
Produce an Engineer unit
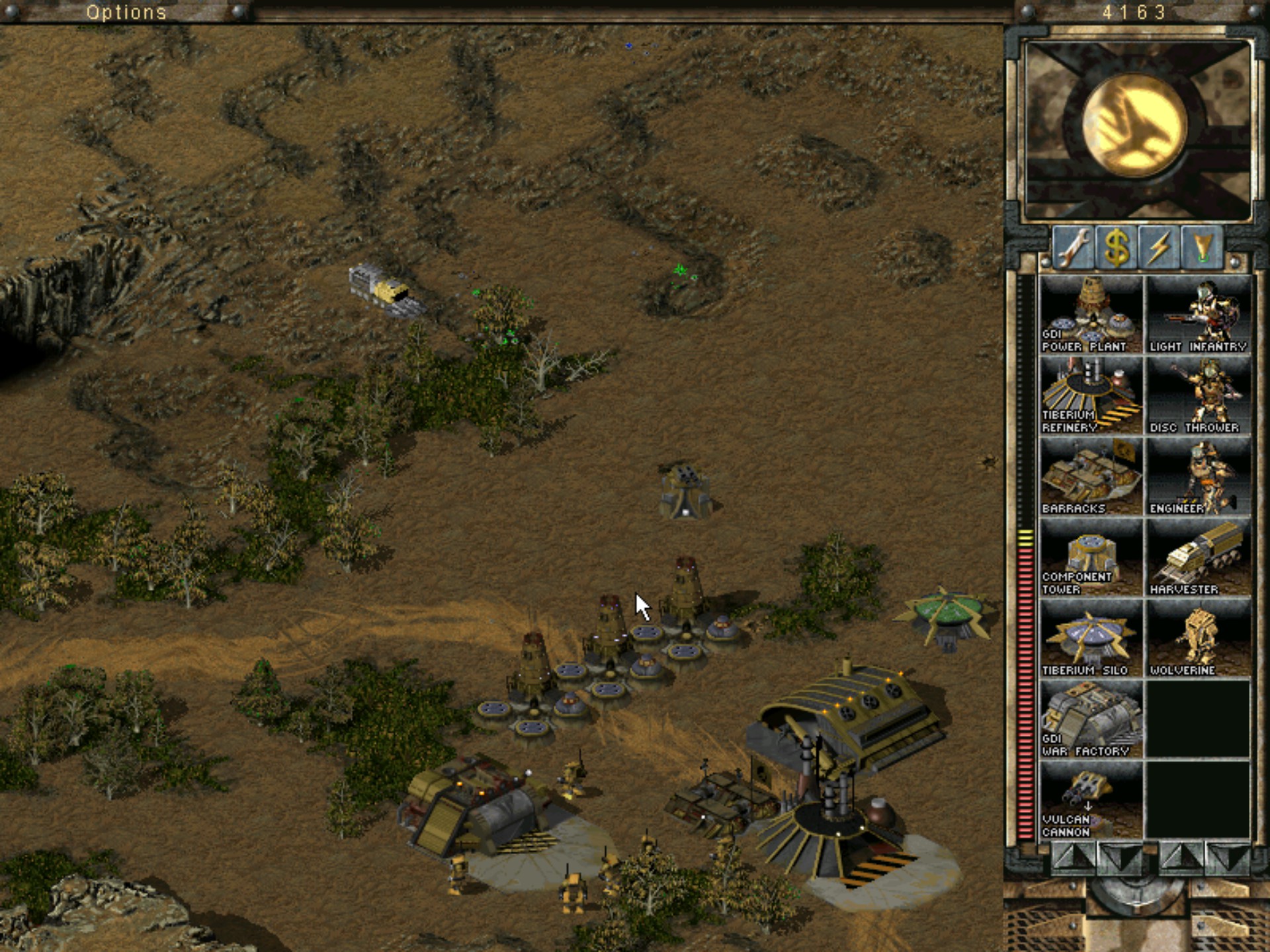(x=1198, y=477)
